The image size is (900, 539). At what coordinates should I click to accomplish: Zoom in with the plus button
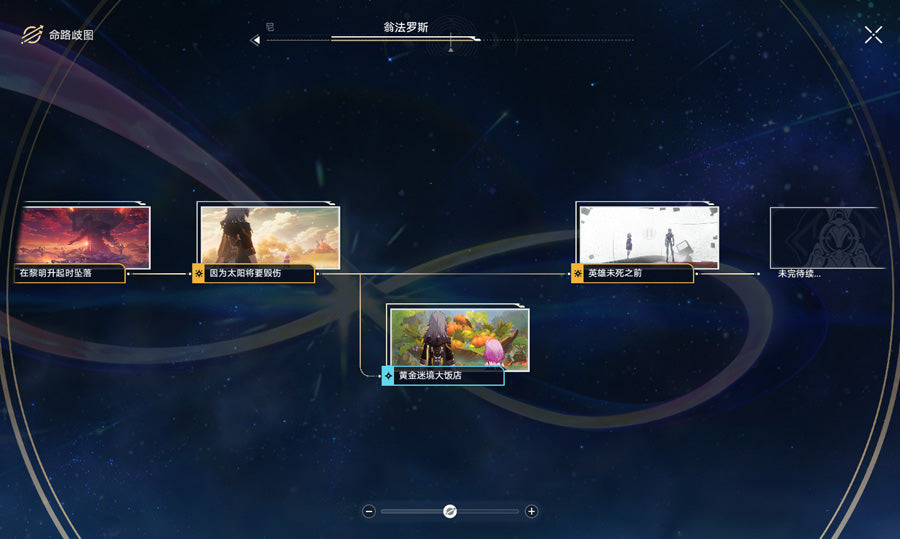point(531,511)
